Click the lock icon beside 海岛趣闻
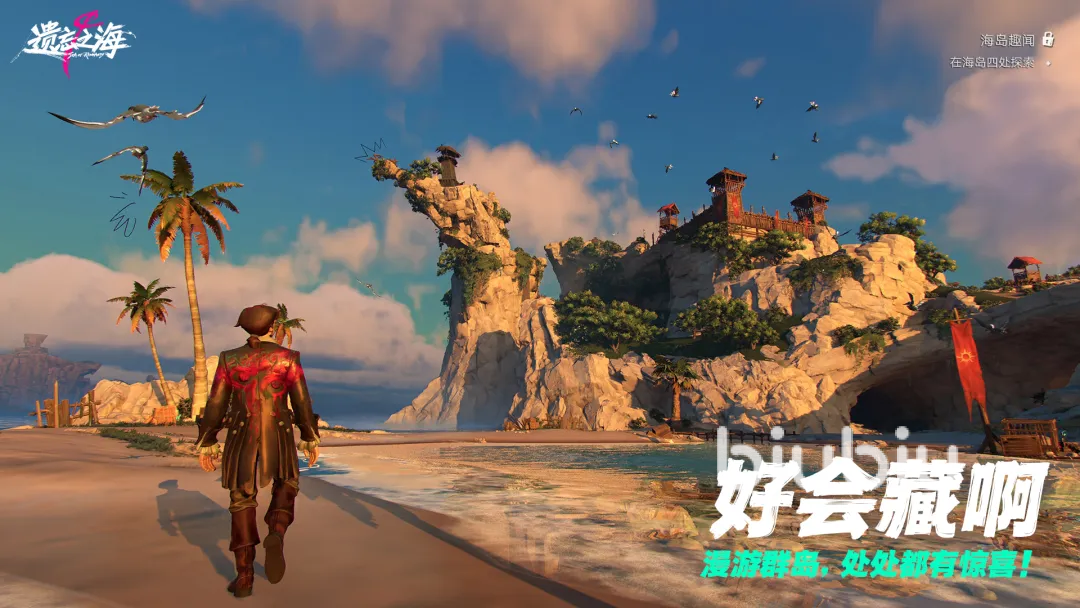This screenshot has height=608, width=1080. [1048, 39]
